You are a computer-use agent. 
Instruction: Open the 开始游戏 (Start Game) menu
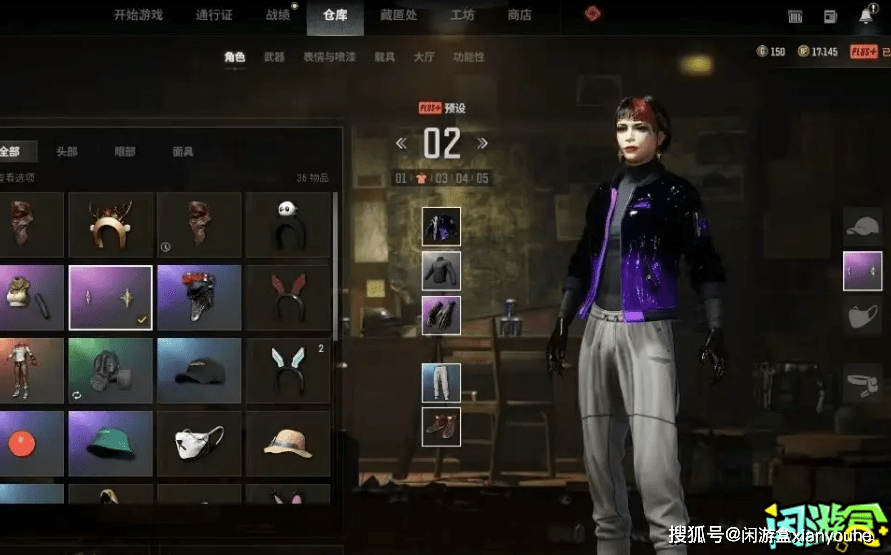pyautogui.click(x=138, y=15)
